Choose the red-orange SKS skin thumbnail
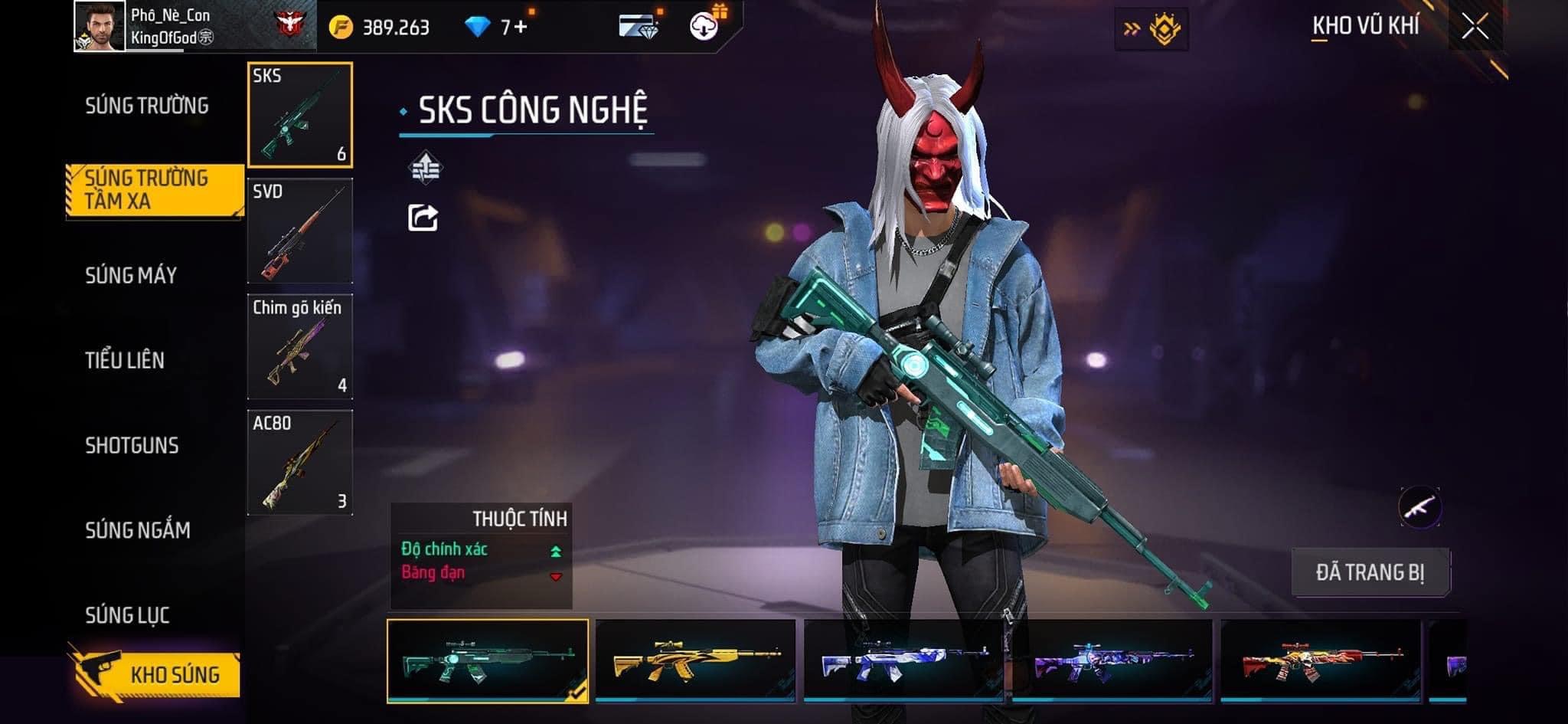Image resolution: width=1568 pixels, height=724 pixels. point(1320,660)
